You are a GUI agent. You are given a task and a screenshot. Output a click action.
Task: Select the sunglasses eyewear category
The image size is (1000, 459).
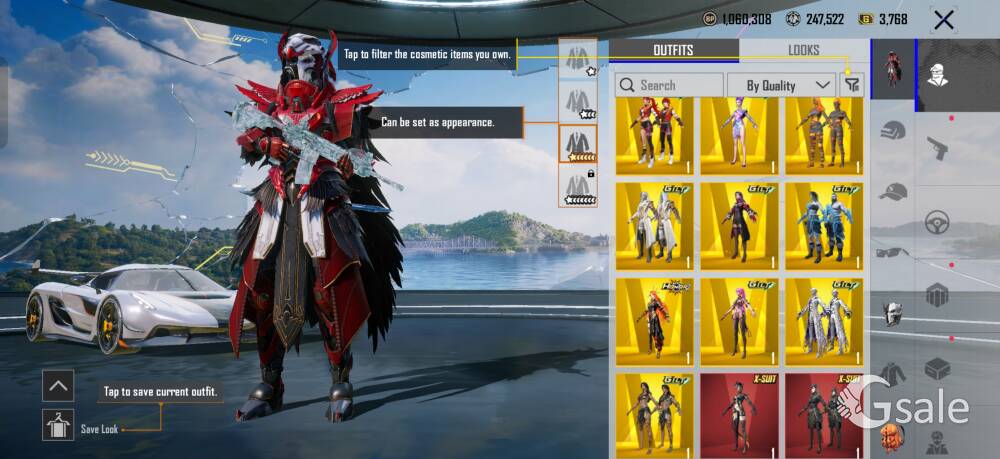(893, 252)
